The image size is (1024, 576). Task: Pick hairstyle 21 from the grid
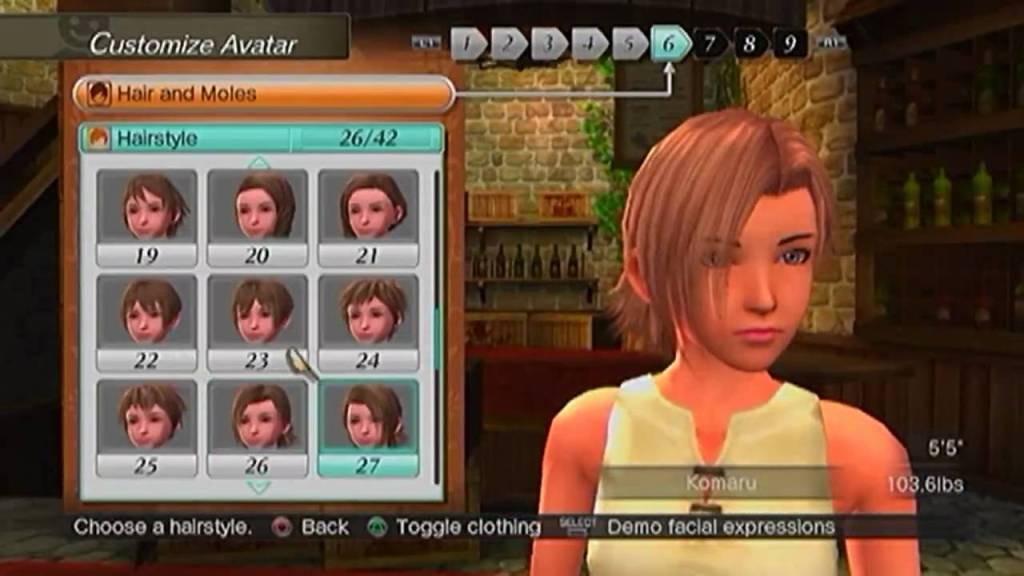click(367, 216)
